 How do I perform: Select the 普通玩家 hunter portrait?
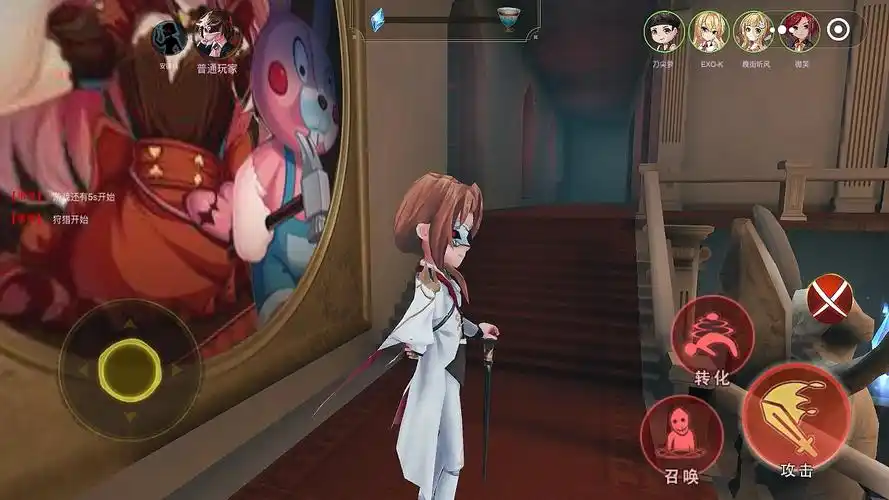coord(215,35)
